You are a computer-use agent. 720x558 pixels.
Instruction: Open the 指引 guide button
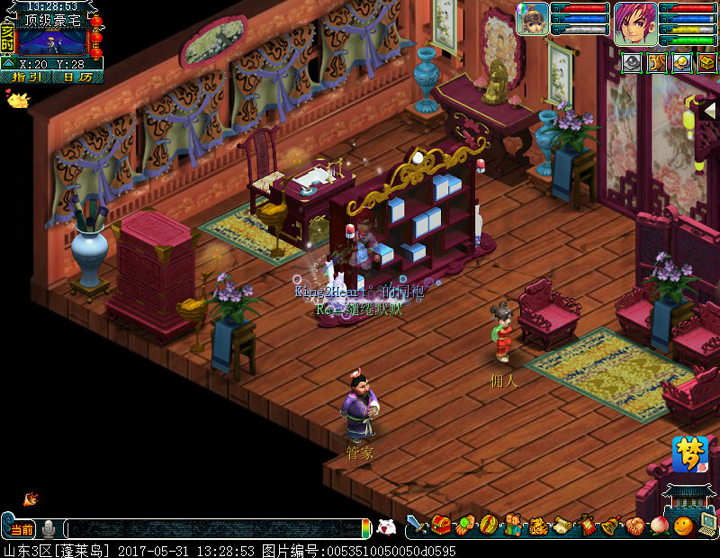[25, 76]
